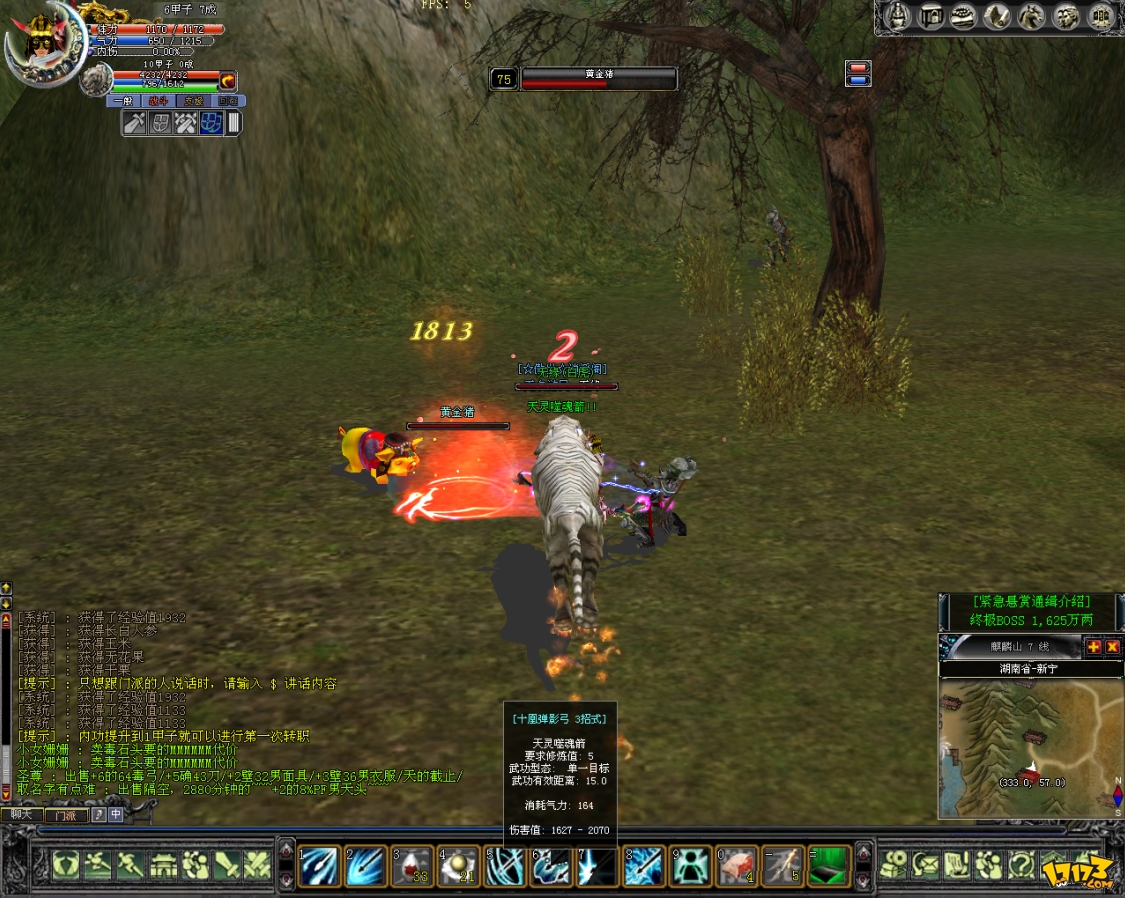Activate the blue shield stance icon
The width and height of the screenshot is (1125, 898).
[x=211, y=123]
